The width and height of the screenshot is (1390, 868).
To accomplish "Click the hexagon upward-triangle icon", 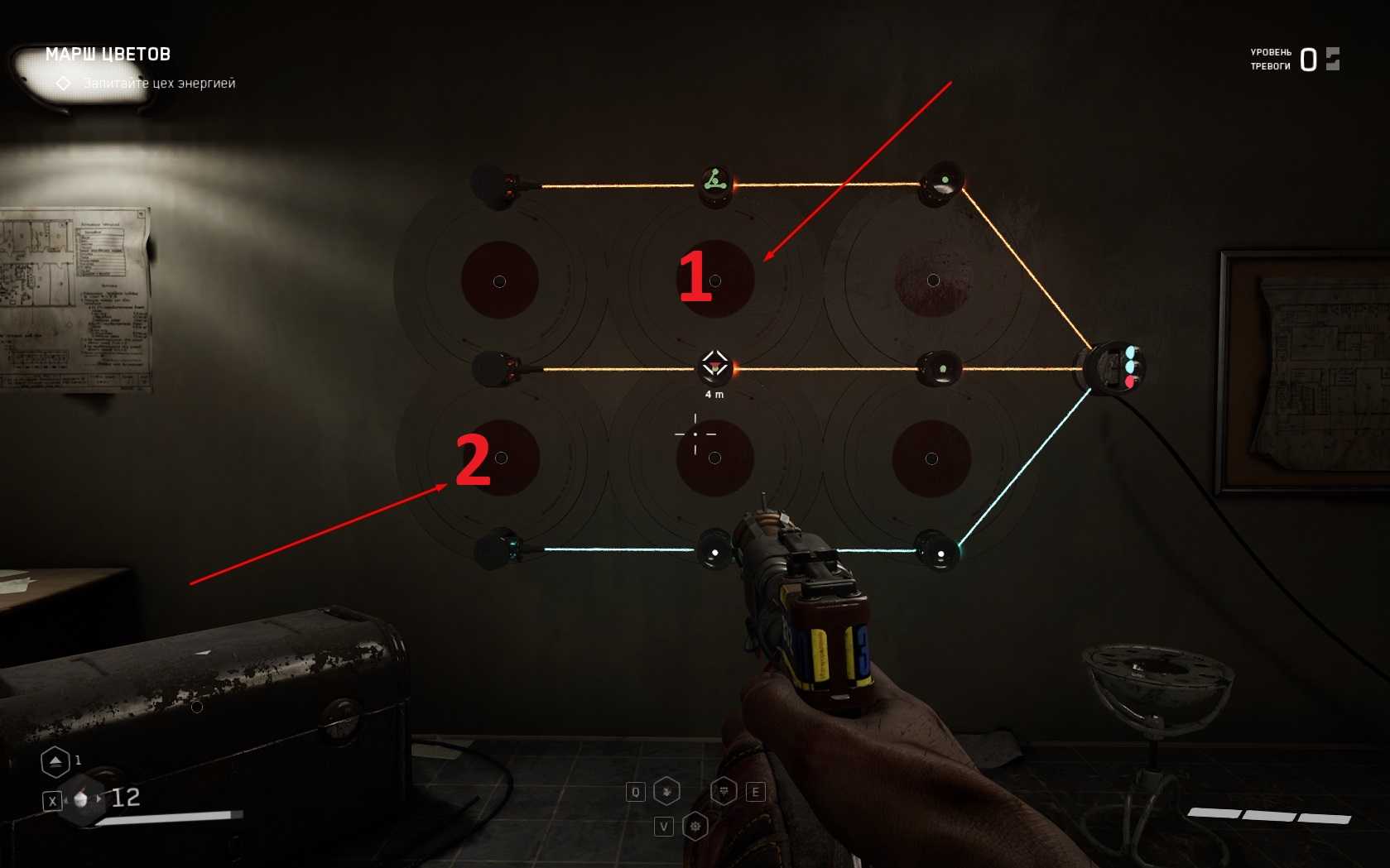I will tap(55, 761).
